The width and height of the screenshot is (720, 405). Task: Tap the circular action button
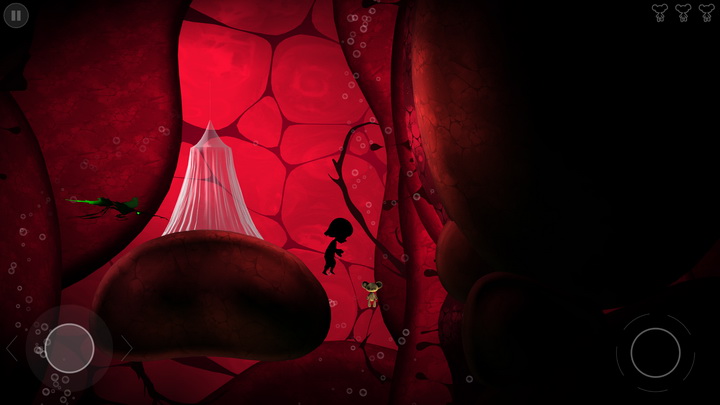point(655,352)
